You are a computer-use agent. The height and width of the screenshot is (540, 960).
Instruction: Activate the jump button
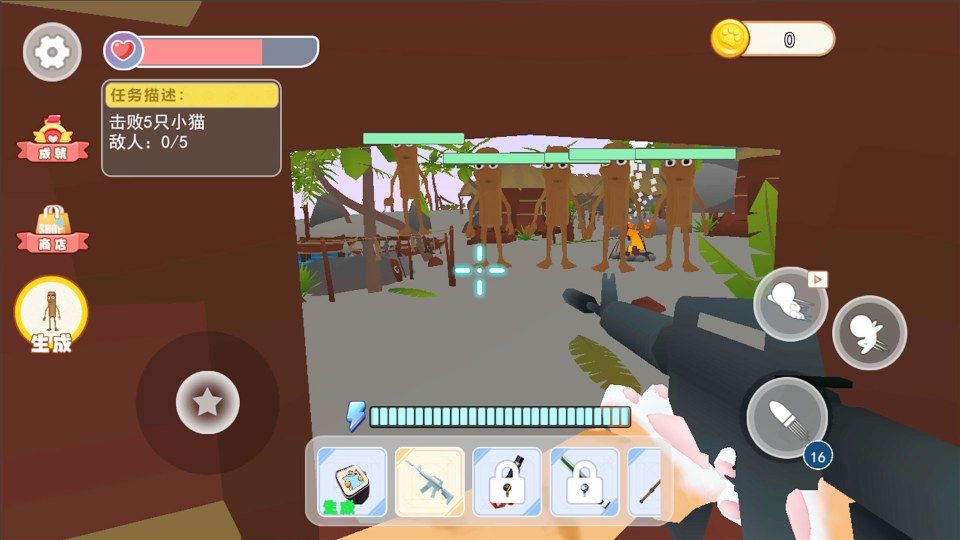click(869, 332)
